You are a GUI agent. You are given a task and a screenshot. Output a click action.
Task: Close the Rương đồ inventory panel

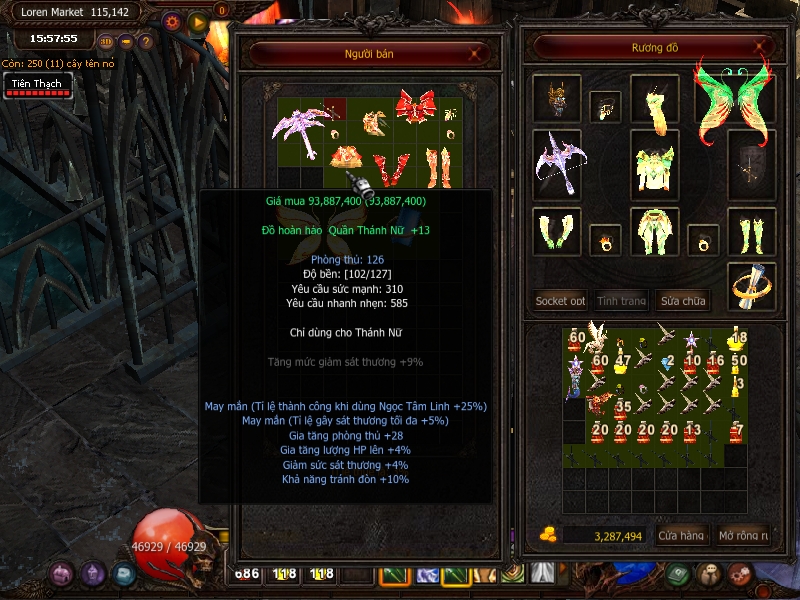759,46
